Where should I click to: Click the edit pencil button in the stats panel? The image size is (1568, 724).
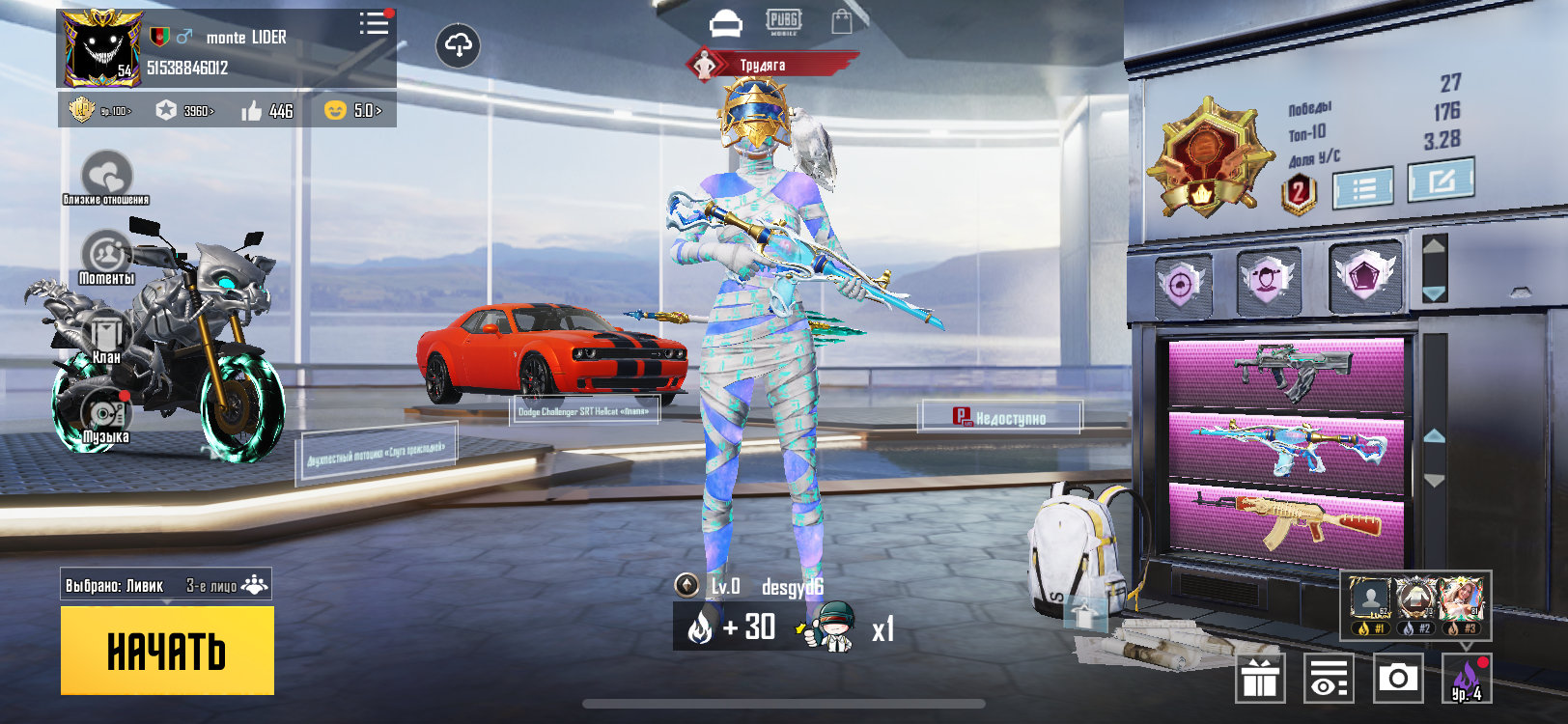click(x=1440, y=181)
